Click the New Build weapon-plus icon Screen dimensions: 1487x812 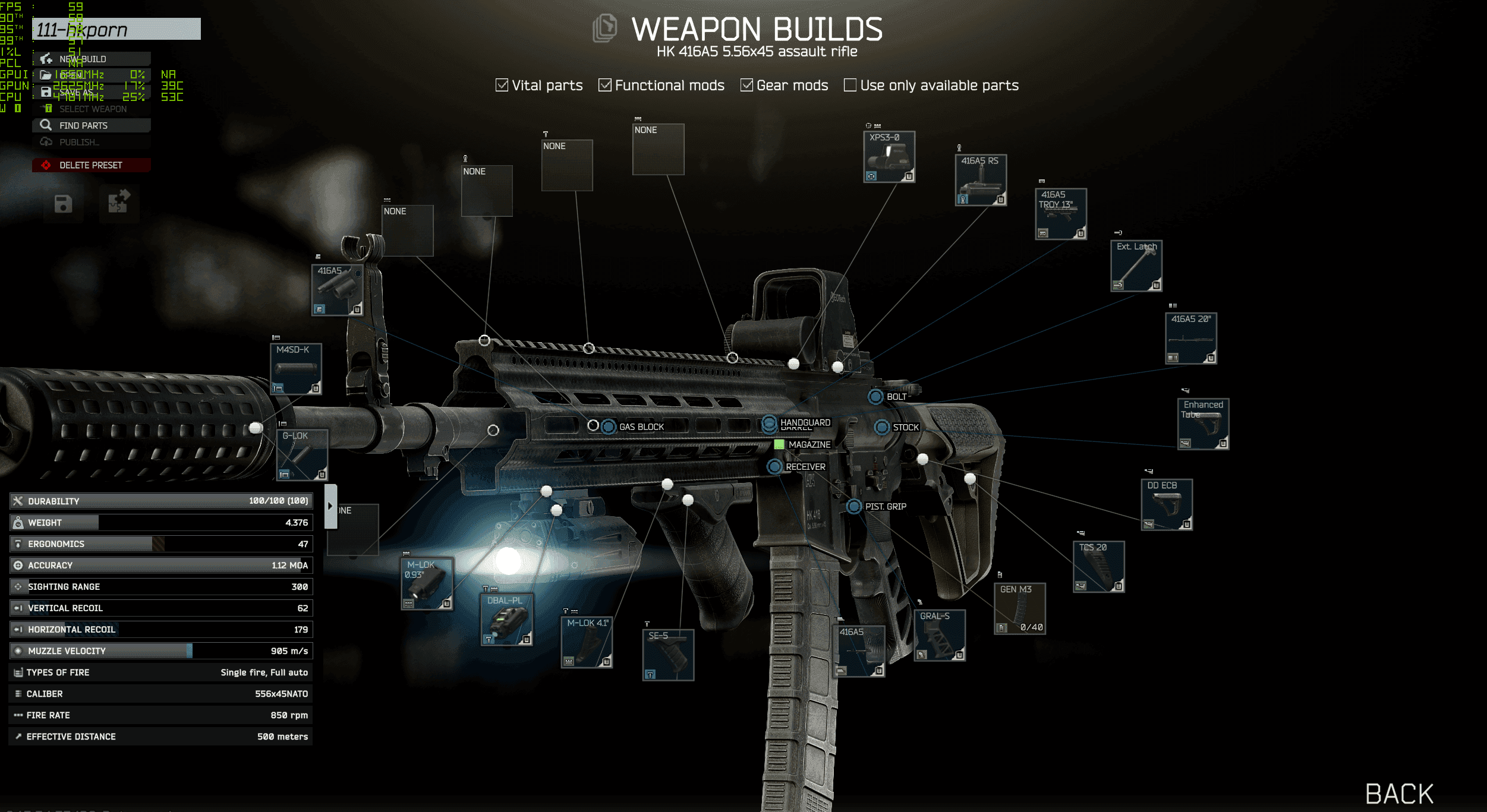point(45,59)
